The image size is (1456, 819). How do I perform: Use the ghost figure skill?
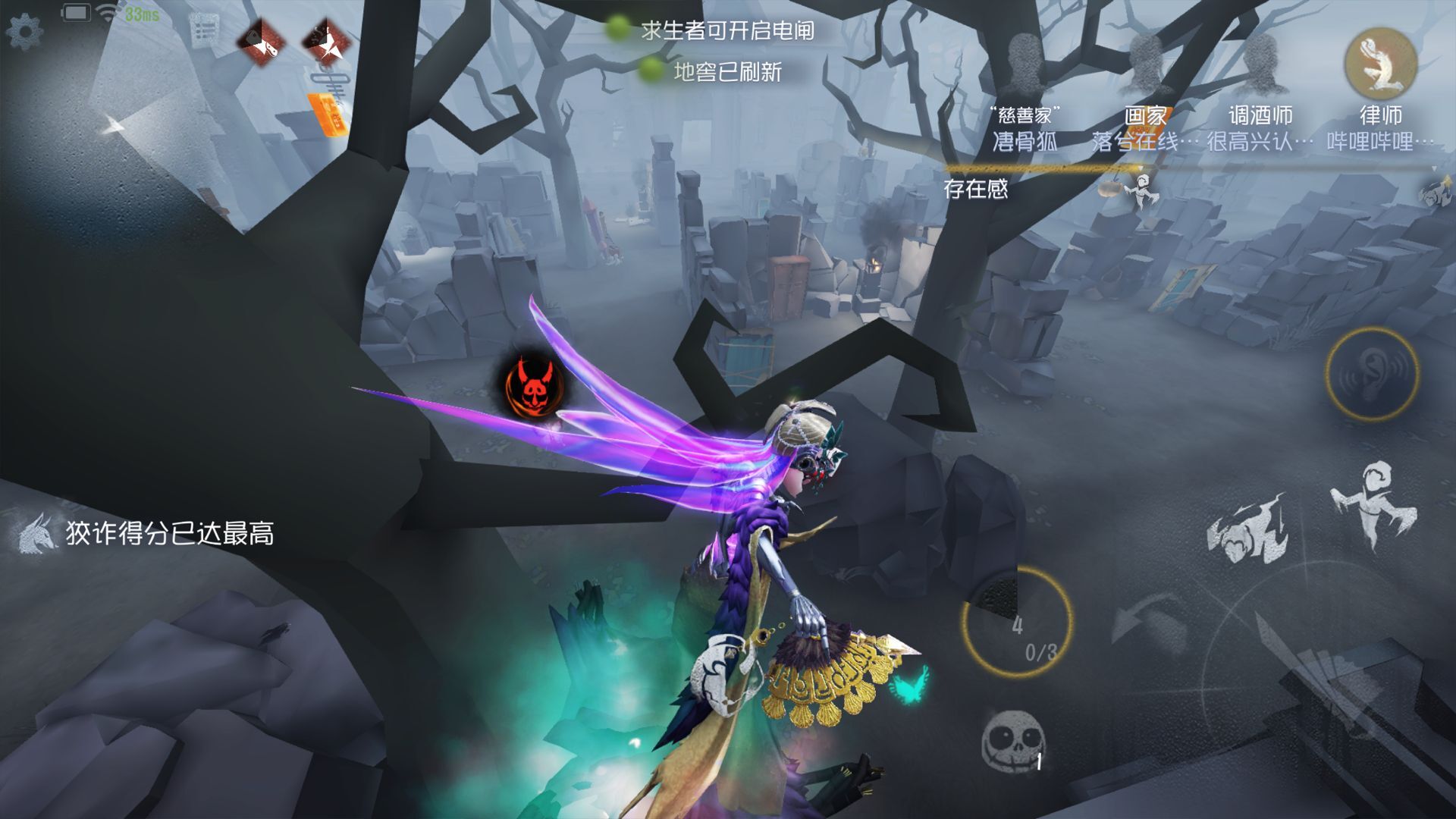coord(1373,505)
